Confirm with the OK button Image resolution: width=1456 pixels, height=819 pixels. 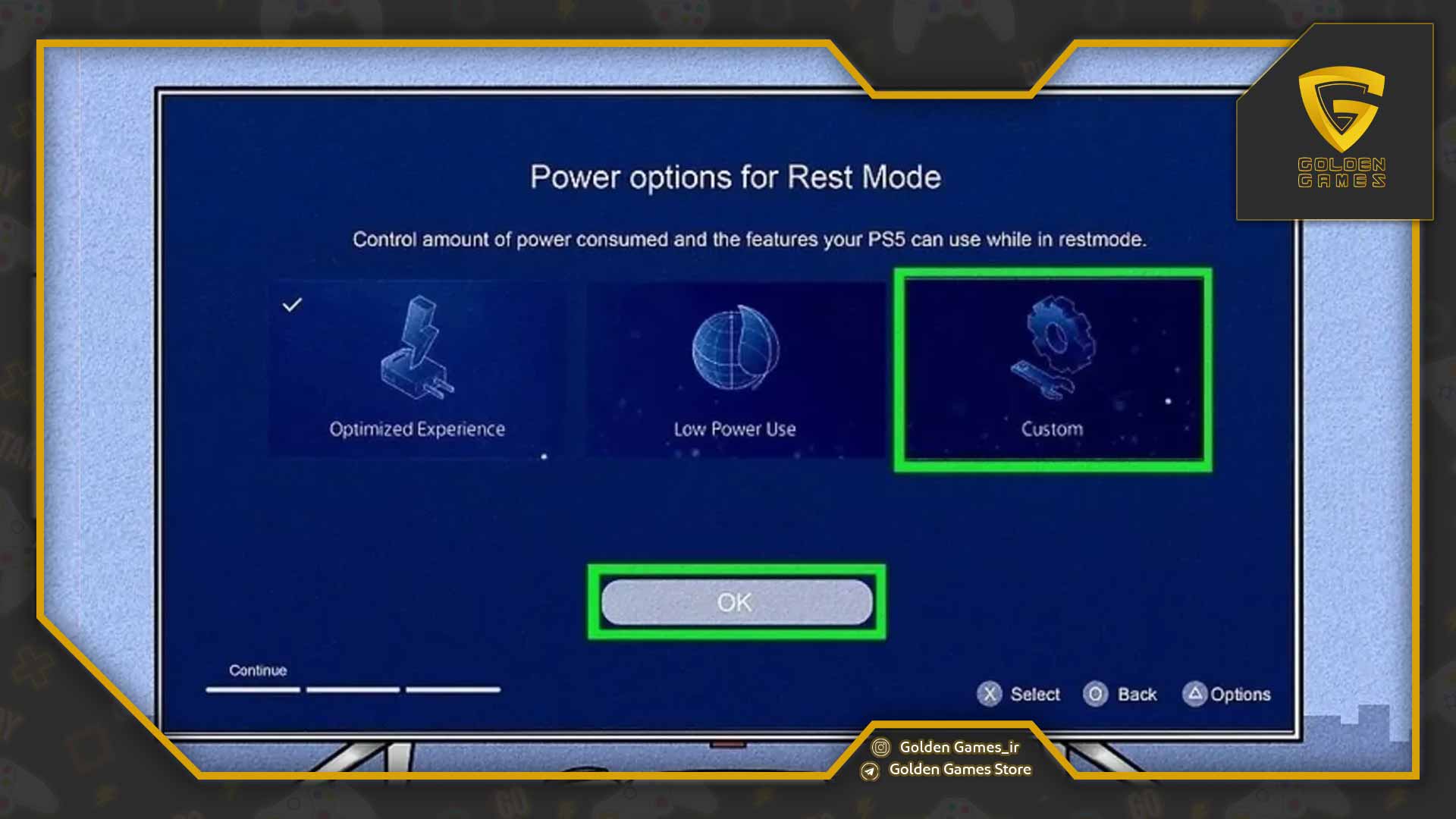coord(736,602)
